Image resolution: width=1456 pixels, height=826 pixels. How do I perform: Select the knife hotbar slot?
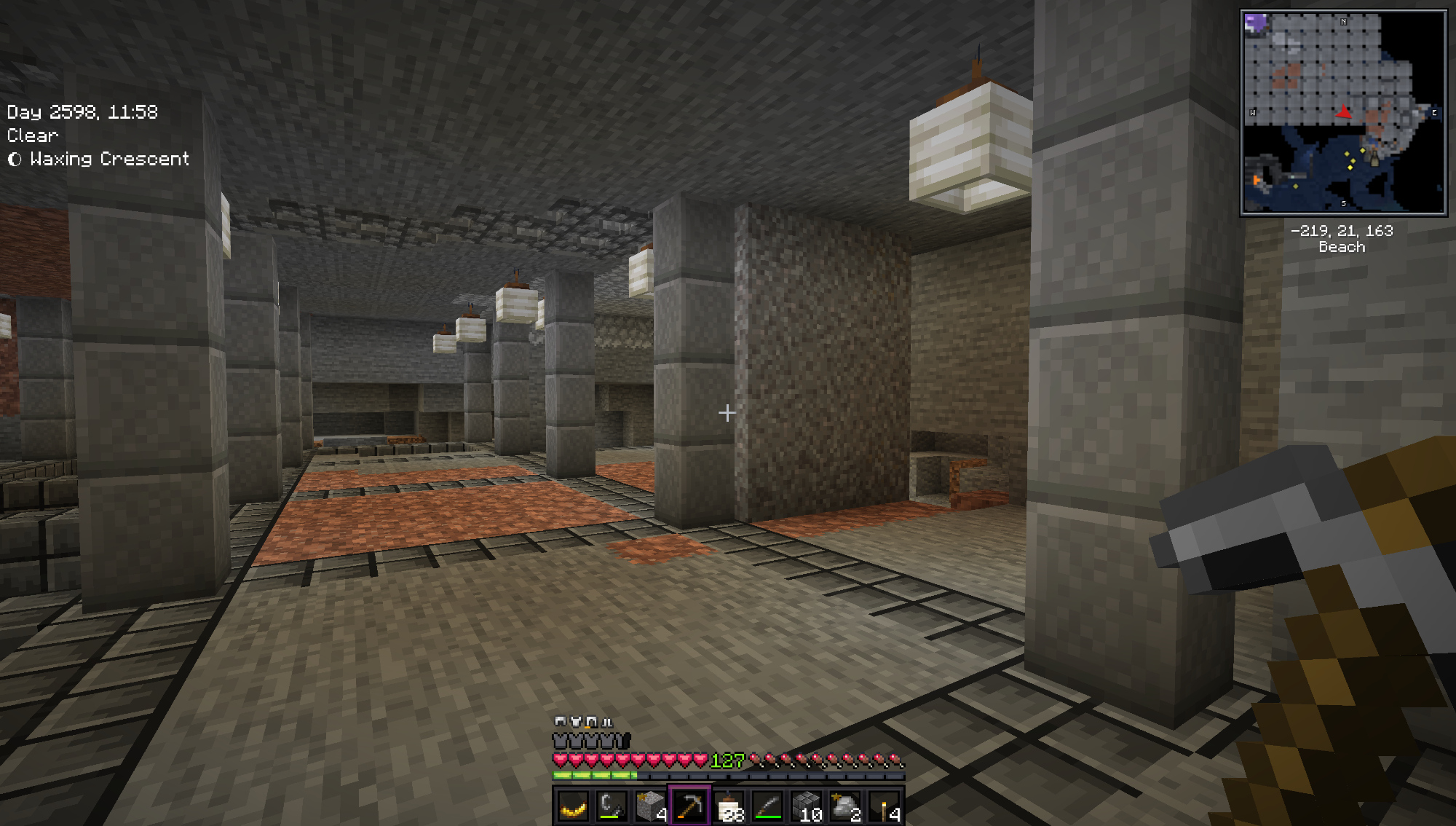point(768,806)
